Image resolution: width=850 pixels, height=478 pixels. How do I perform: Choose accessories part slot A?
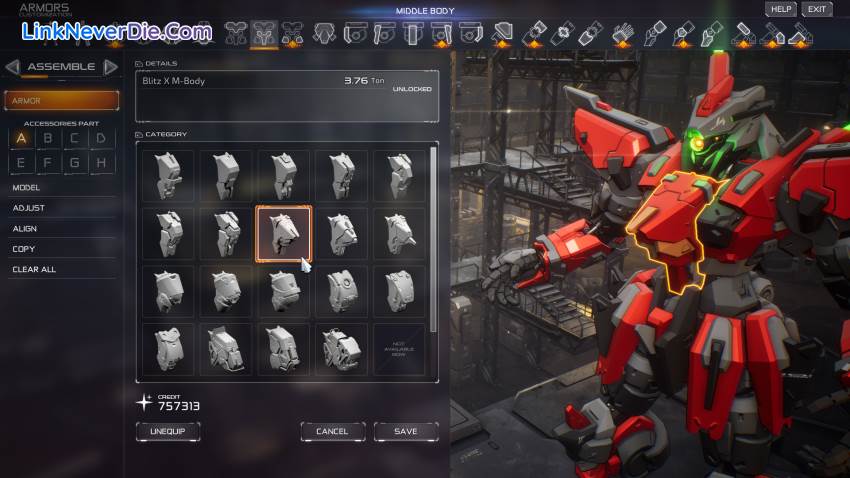click(21, 139)
